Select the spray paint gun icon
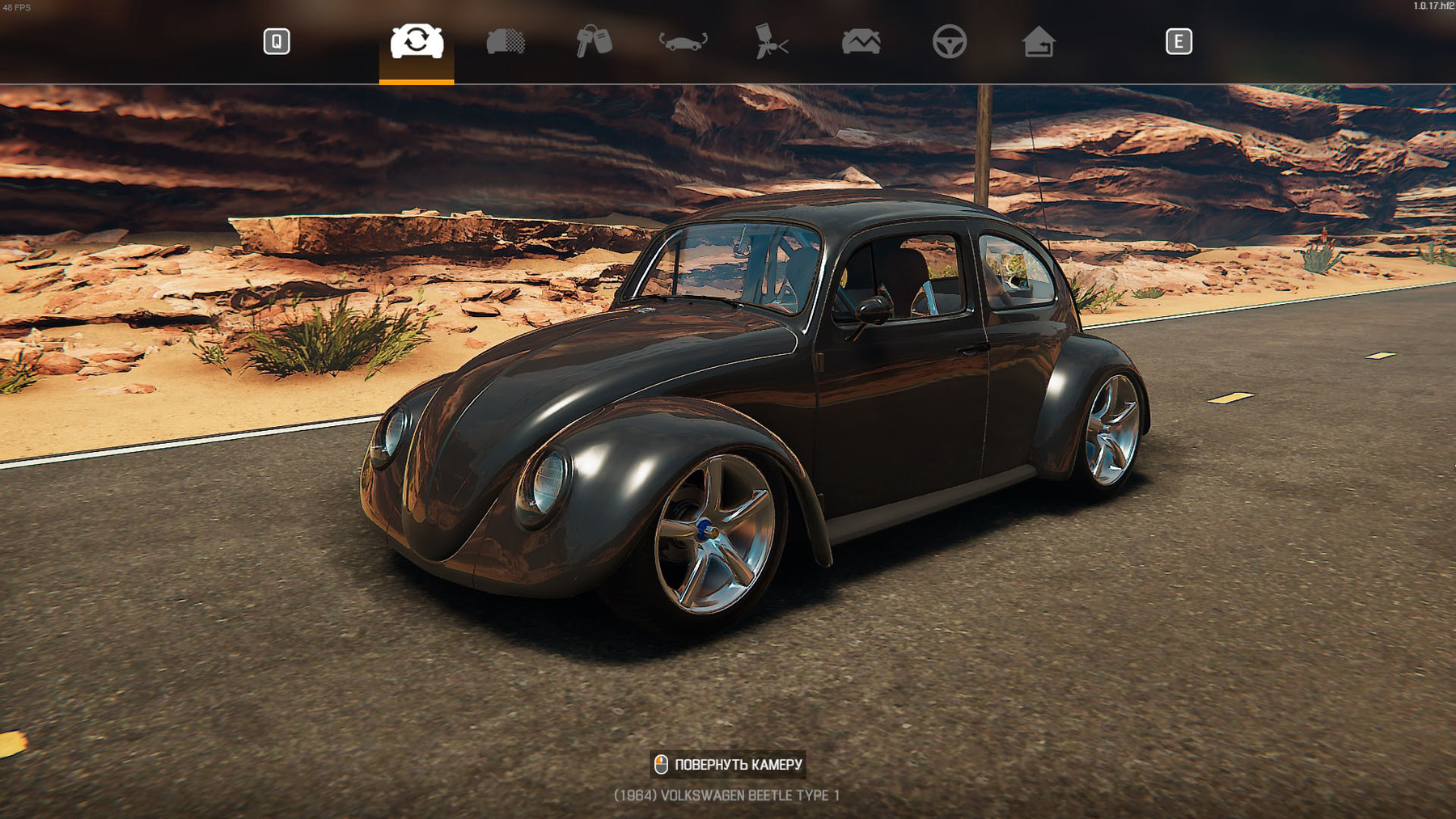Viewport: 1456px width, 819px height. (771, 43)
